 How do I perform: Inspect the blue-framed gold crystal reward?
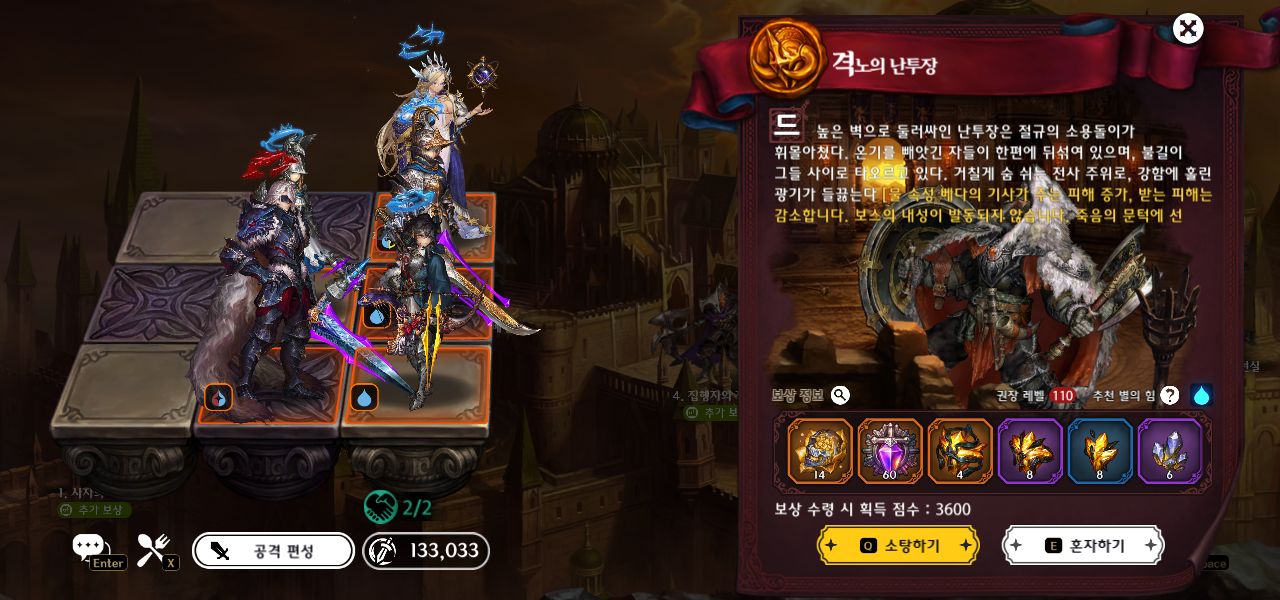pos(1100,451)
